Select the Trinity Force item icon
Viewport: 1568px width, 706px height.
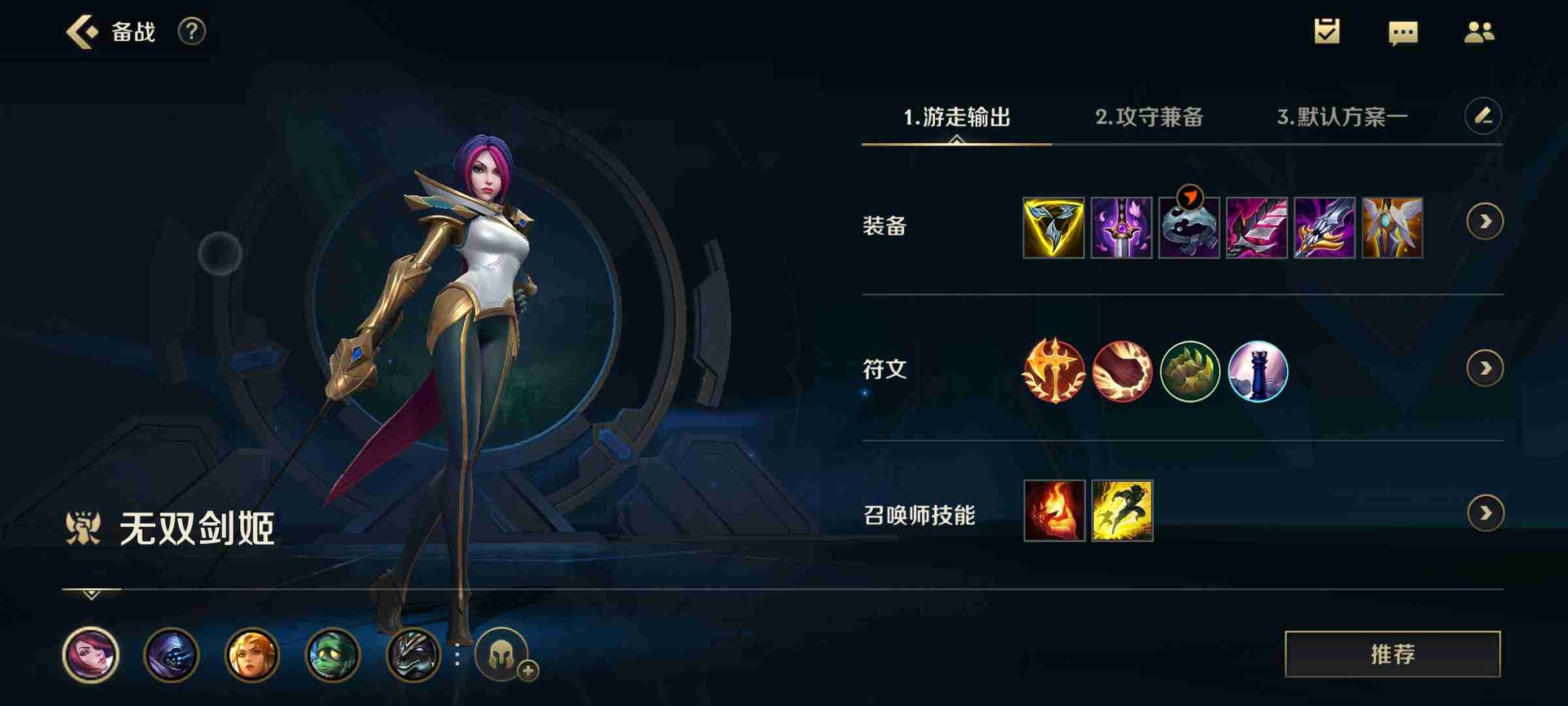[x=1052, y=227]
